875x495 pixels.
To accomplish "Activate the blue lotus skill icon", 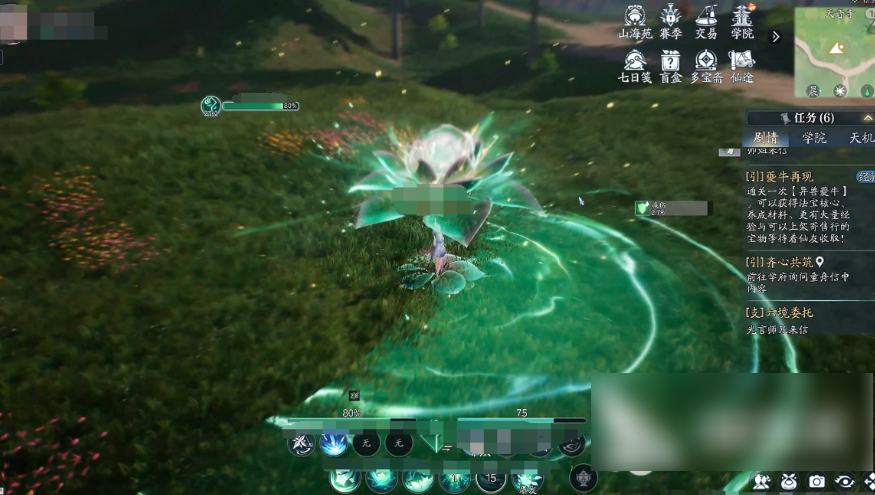I will point(333,443).
